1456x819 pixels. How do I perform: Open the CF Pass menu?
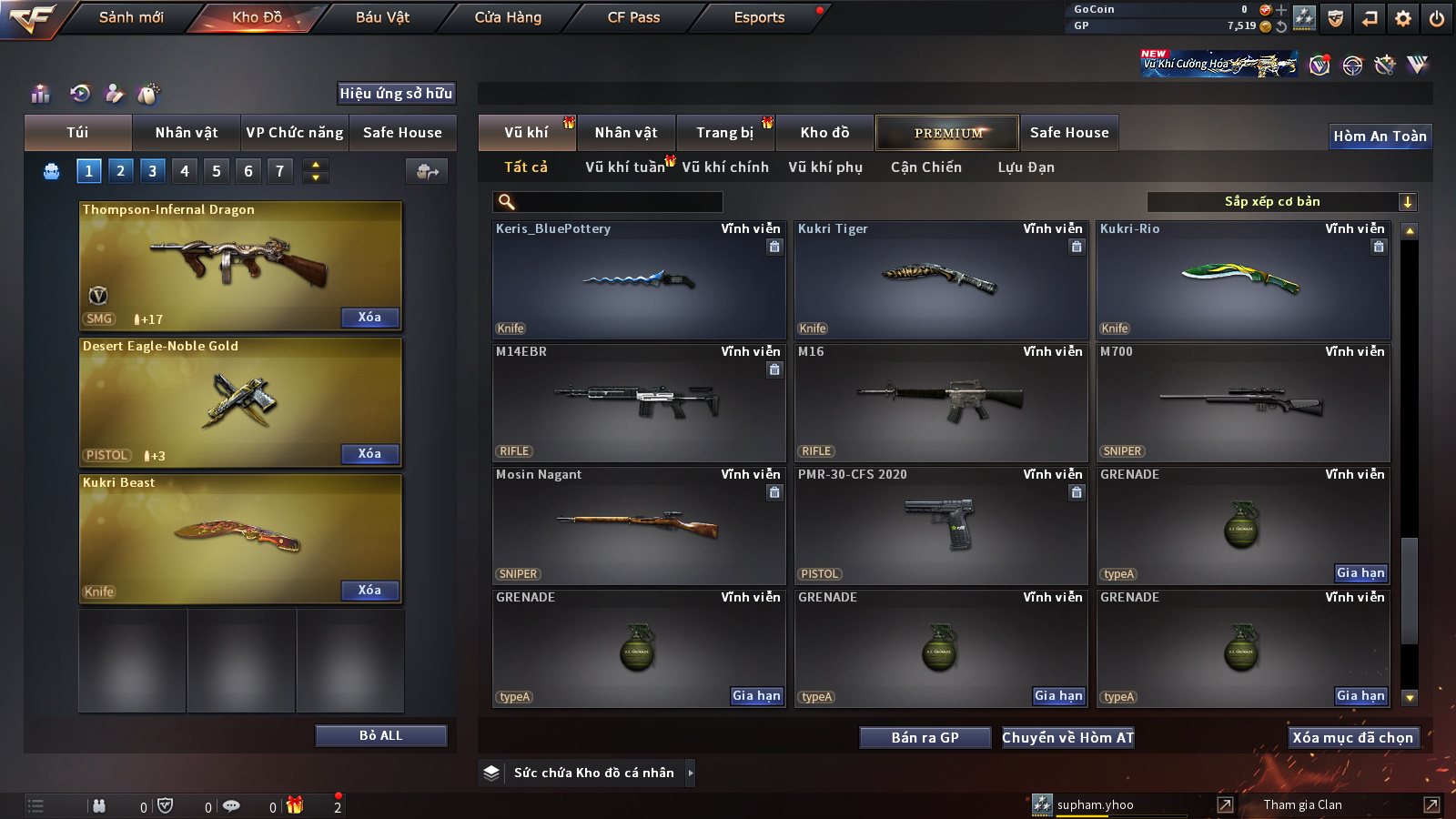[x=633, y=17]
